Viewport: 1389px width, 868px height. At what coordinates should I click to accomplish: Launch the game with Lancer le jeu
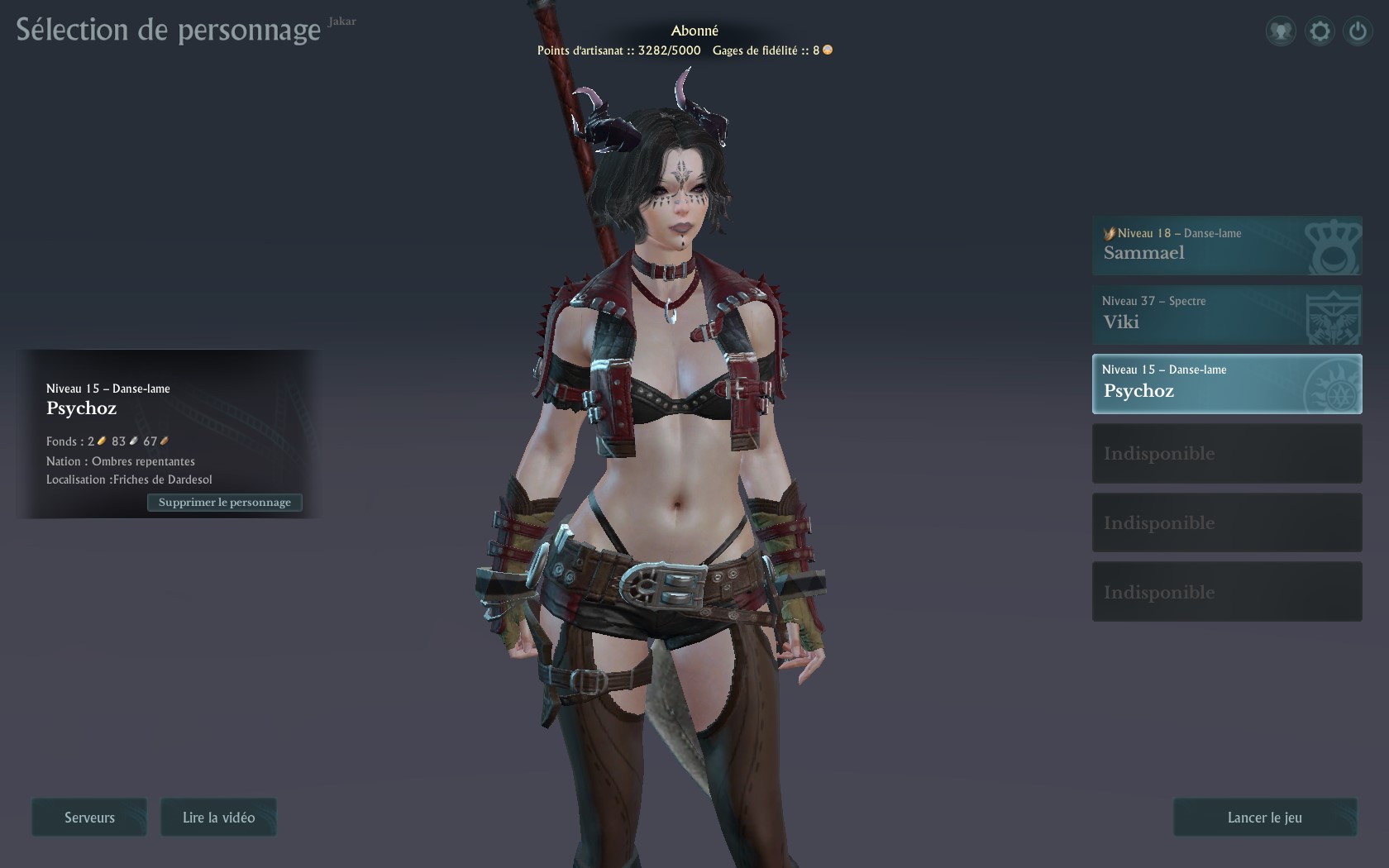[1264, 818]
